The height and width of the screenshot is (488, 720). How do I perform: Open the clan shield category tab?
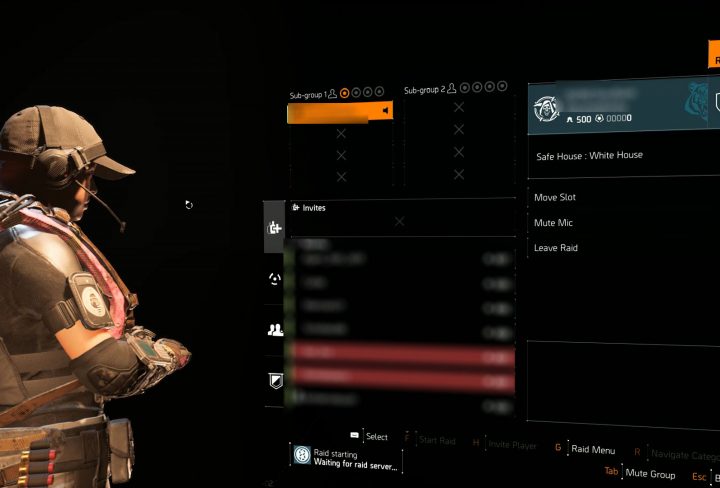276,379
